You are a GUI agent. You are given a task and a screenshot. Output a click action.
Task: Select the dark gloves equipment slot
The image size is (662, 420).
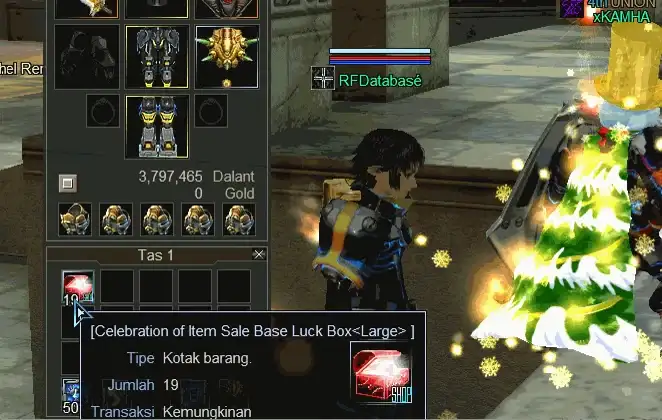coord(87,57)
